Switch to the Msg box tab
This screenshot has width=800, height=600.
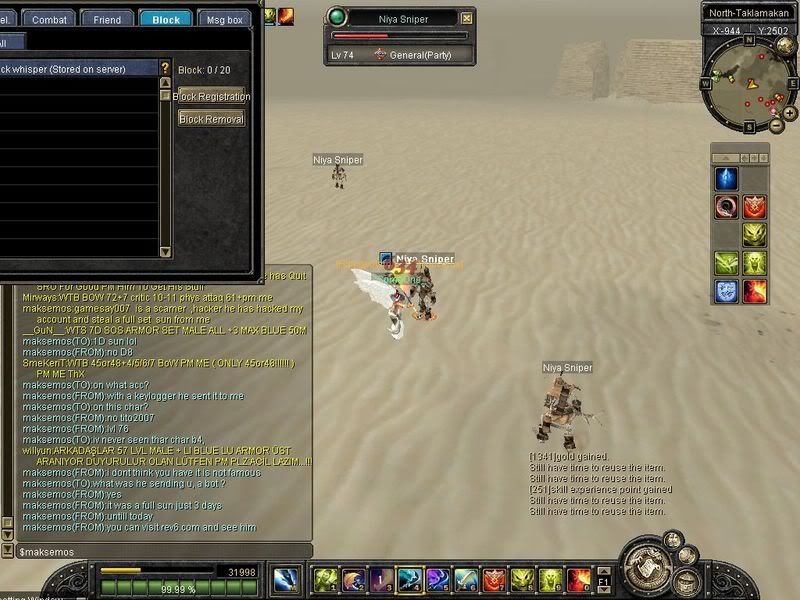(x=225, y=19)
